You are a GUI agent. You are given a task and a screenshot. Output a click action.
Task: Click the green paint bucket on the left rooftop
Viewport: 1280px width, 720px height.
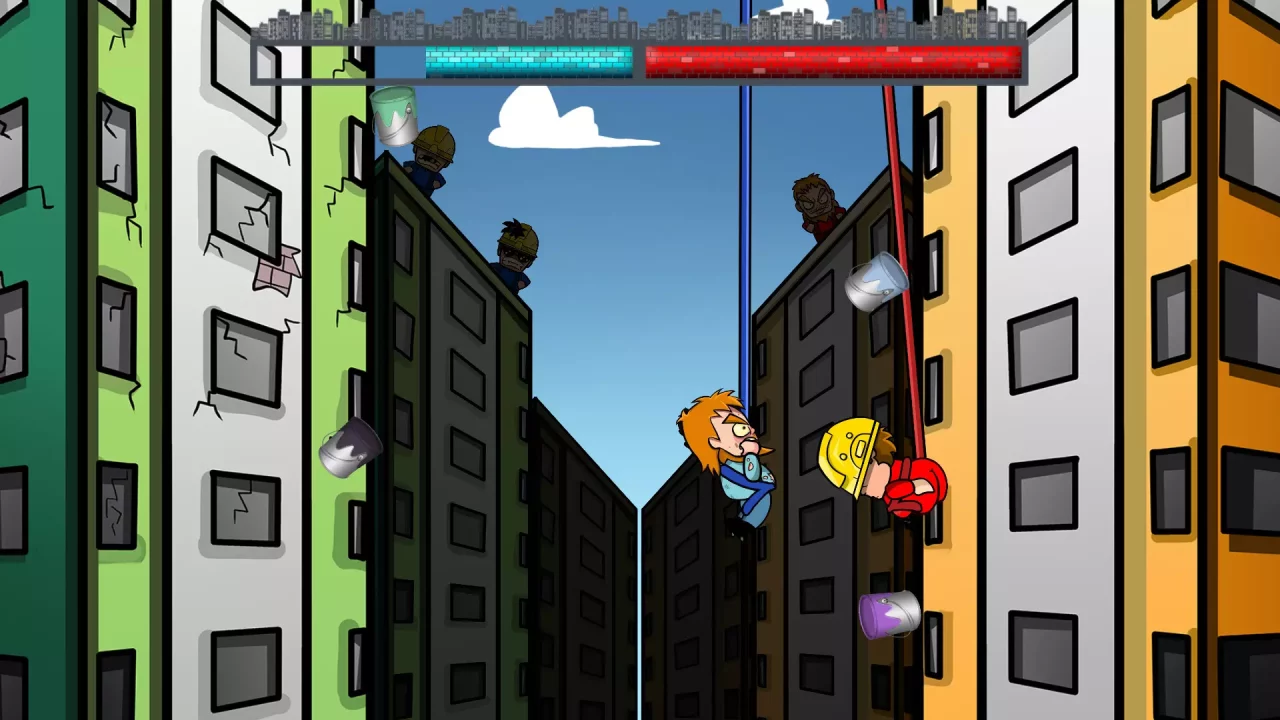(x=395, y=115)
